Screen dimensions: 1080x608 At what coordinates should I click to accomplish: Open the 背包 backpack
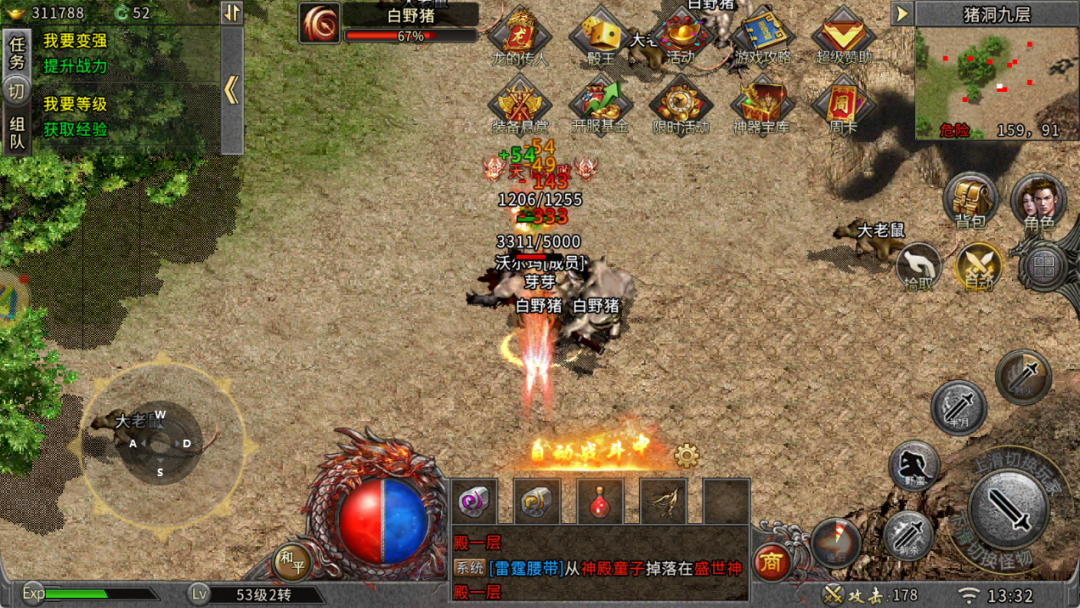[969, 201]
